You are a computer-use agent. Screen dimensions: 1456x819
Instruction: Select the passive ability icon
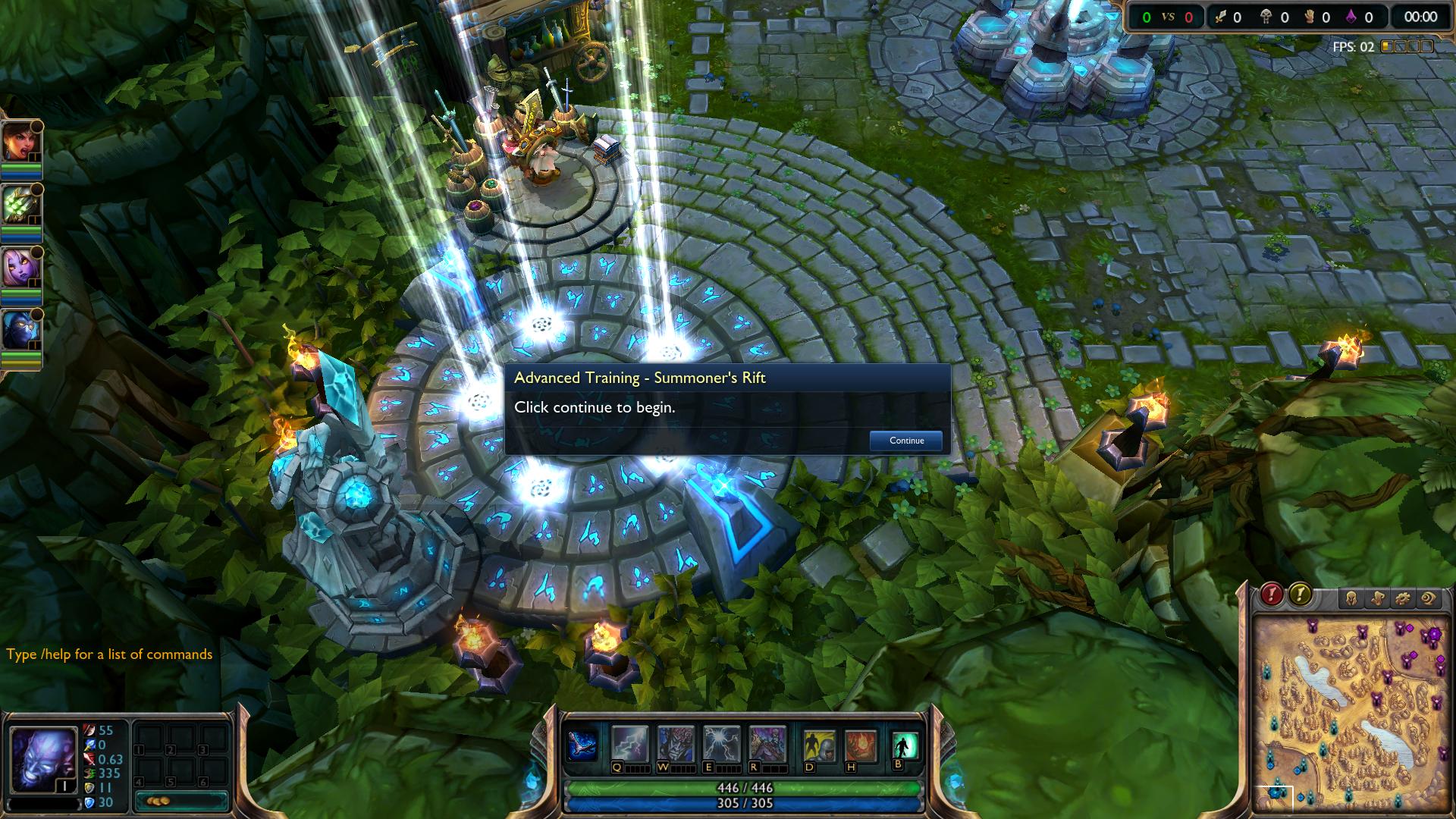tap(583, 745)
